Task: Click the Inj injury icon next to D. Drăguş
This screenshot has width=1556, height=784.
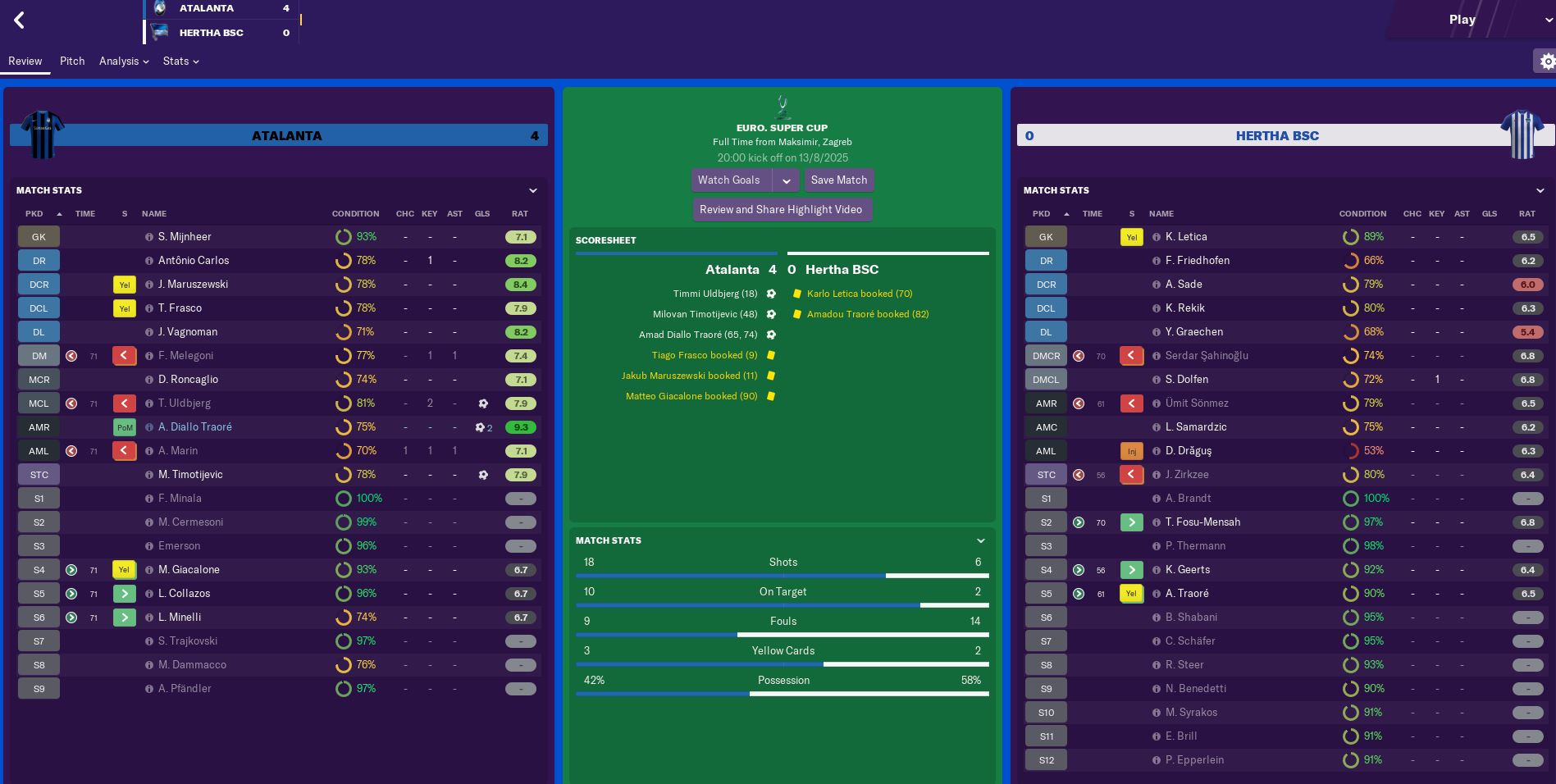Action: point(1131,450)
